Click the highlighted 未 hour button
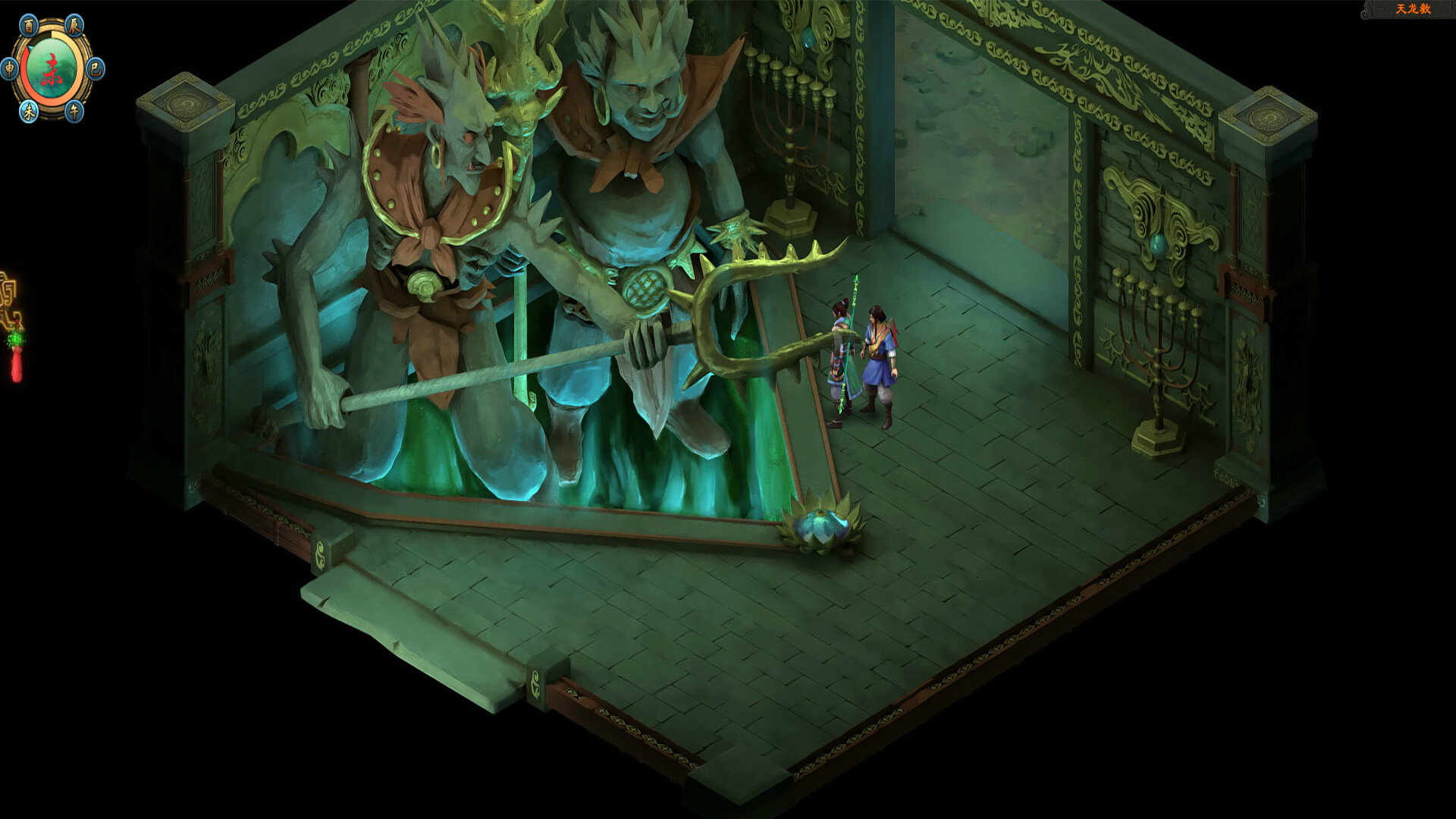The height and width of the screenshot is (819, 1456). [29, 112]
